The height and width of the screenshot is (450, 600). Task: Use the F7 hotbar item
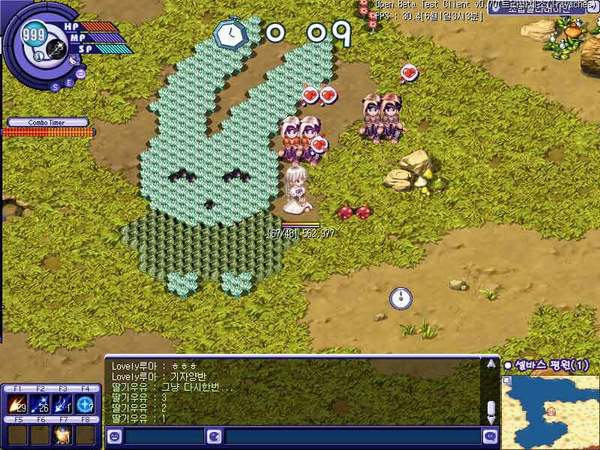point(64,435)
